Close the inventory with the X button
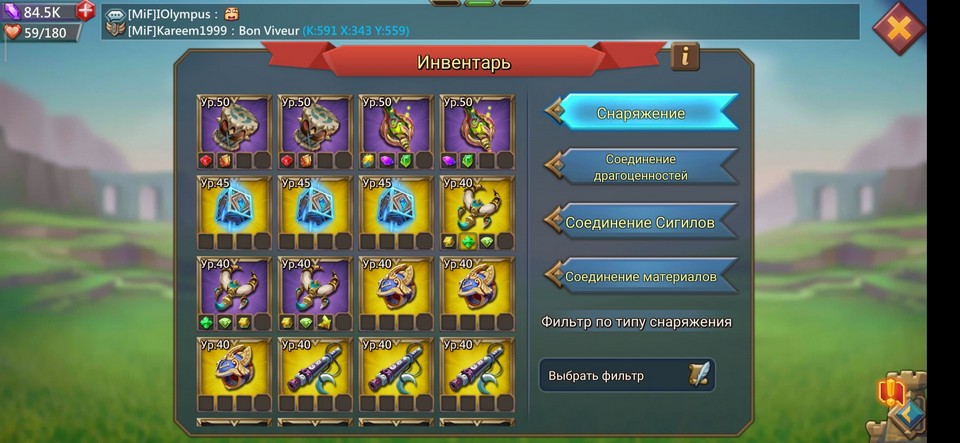Viewport: 960px width, 443px height. pos(898,29)
